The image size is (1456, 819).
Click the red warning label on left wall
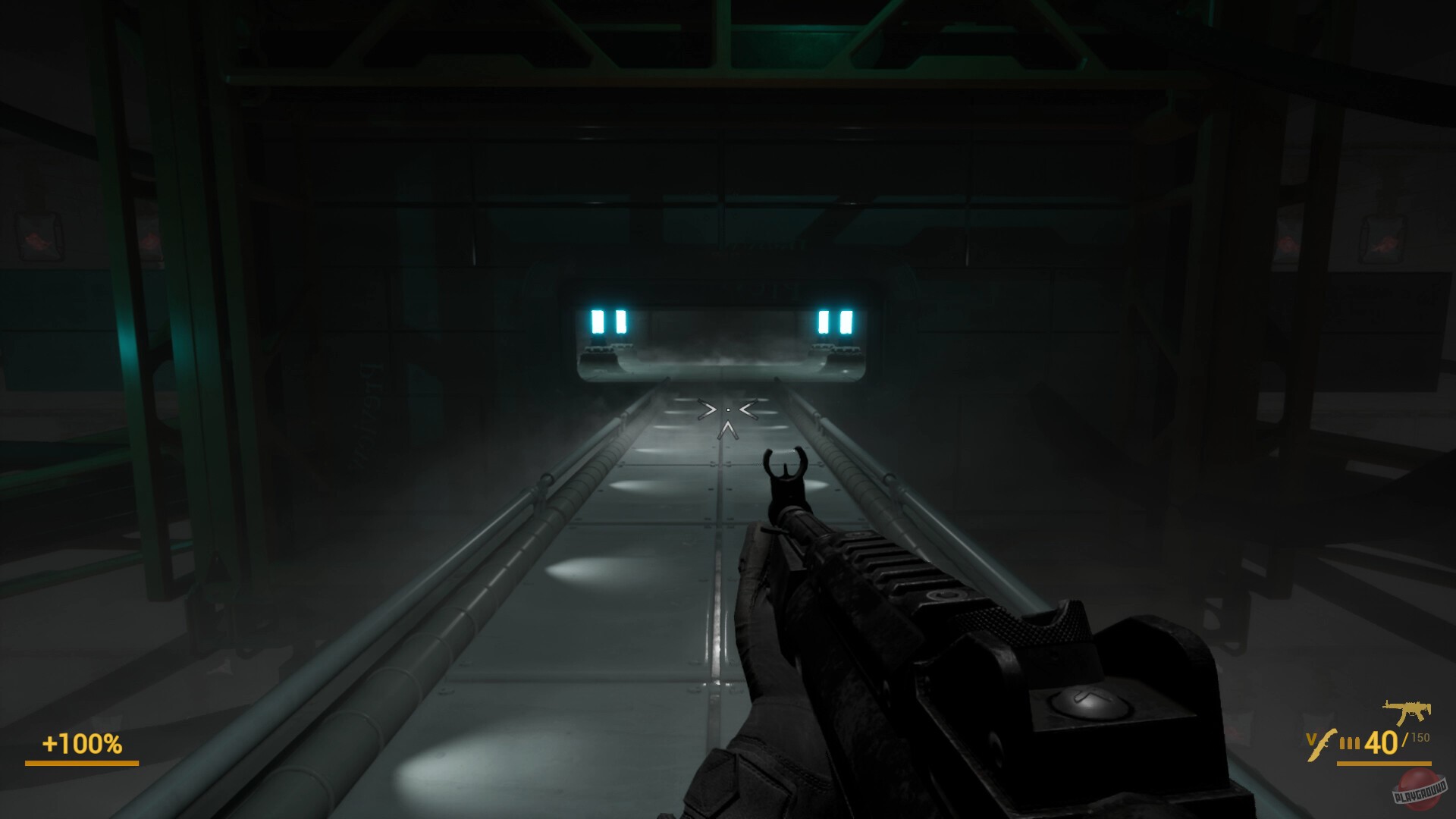36,240
